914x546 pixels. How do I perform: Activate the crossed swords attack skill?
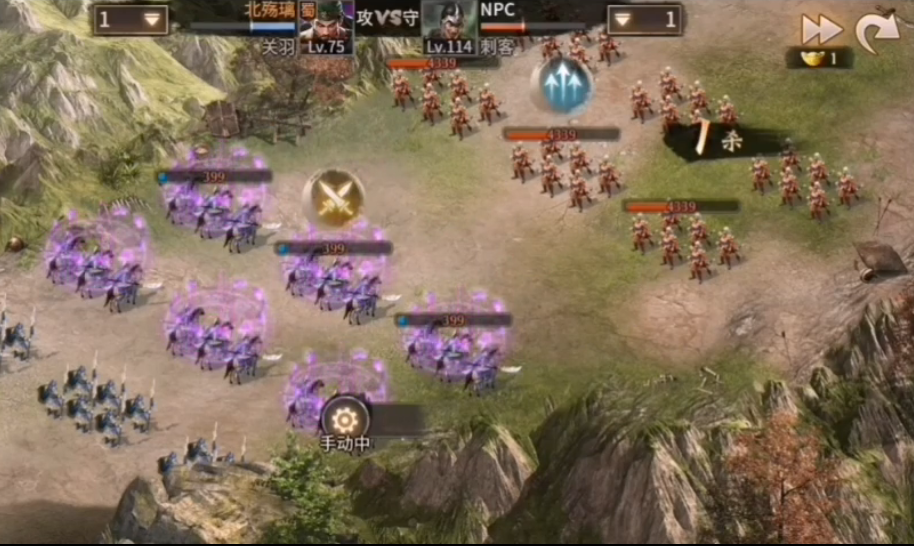click(x=333, y=195)
